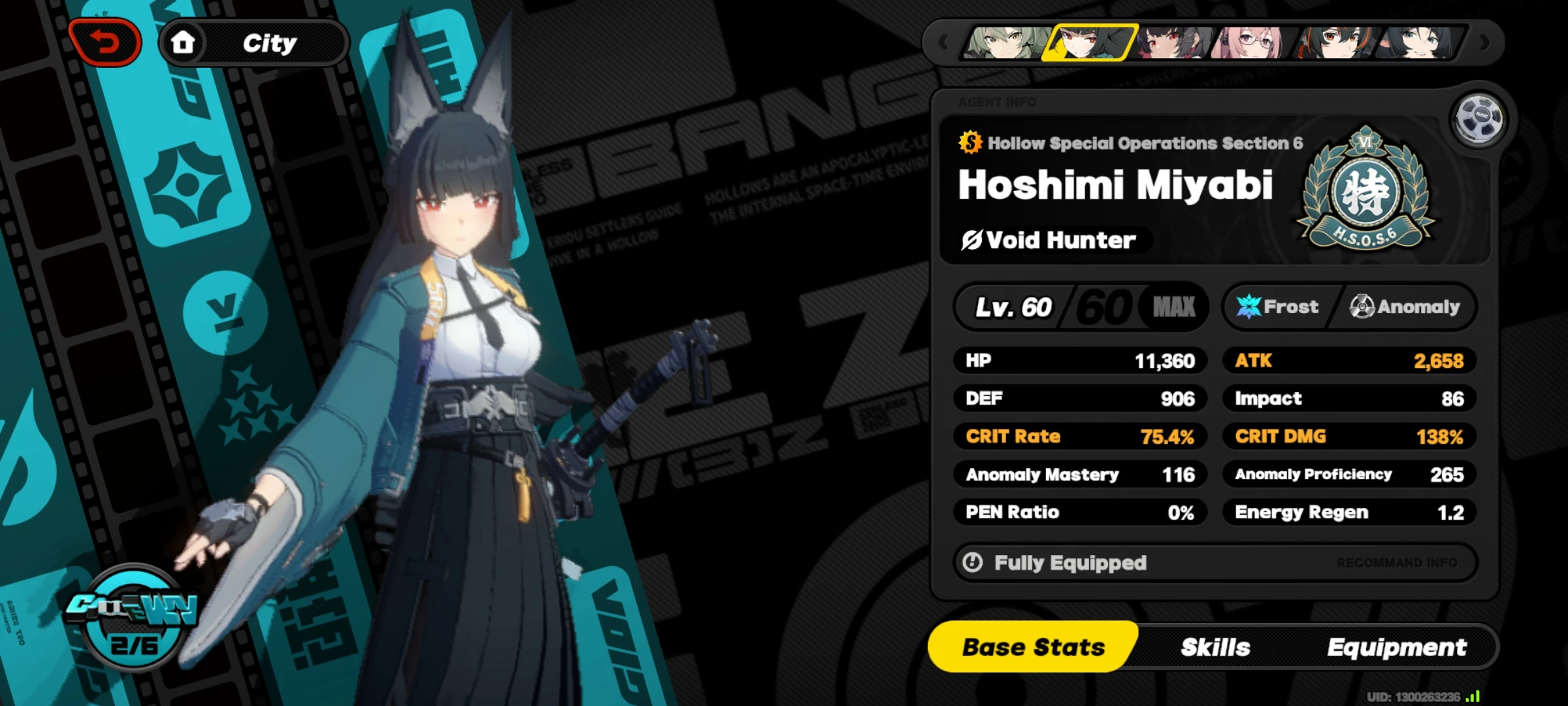The width and height of the screenshot is (1568, 706).
Task: Click the red return arrow icon
Action: [x=106, y=41]
